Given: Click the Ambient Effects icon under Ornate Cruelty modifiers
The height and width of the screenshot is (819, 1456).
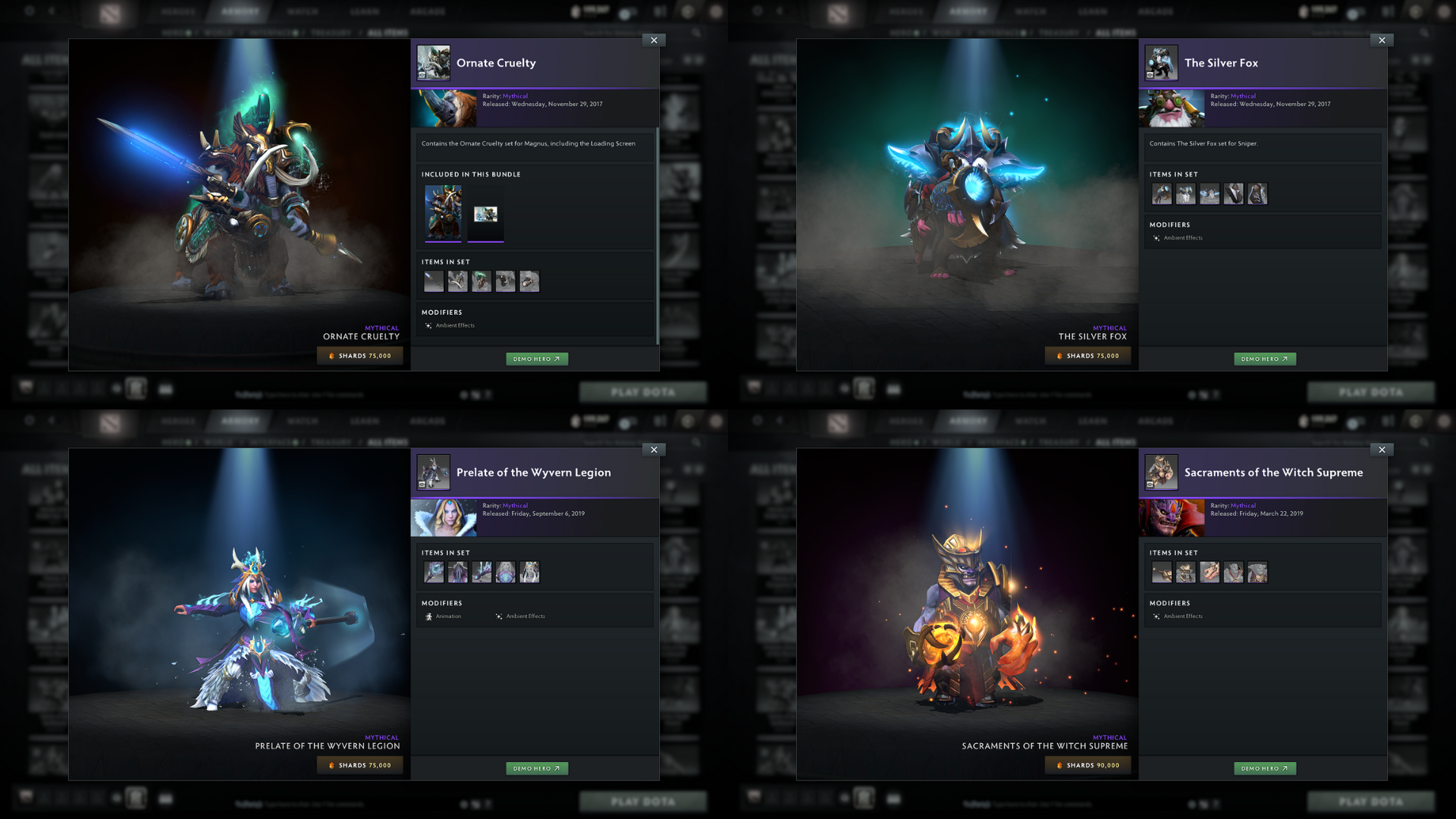Looking at the screenshot, I should 429,325.
